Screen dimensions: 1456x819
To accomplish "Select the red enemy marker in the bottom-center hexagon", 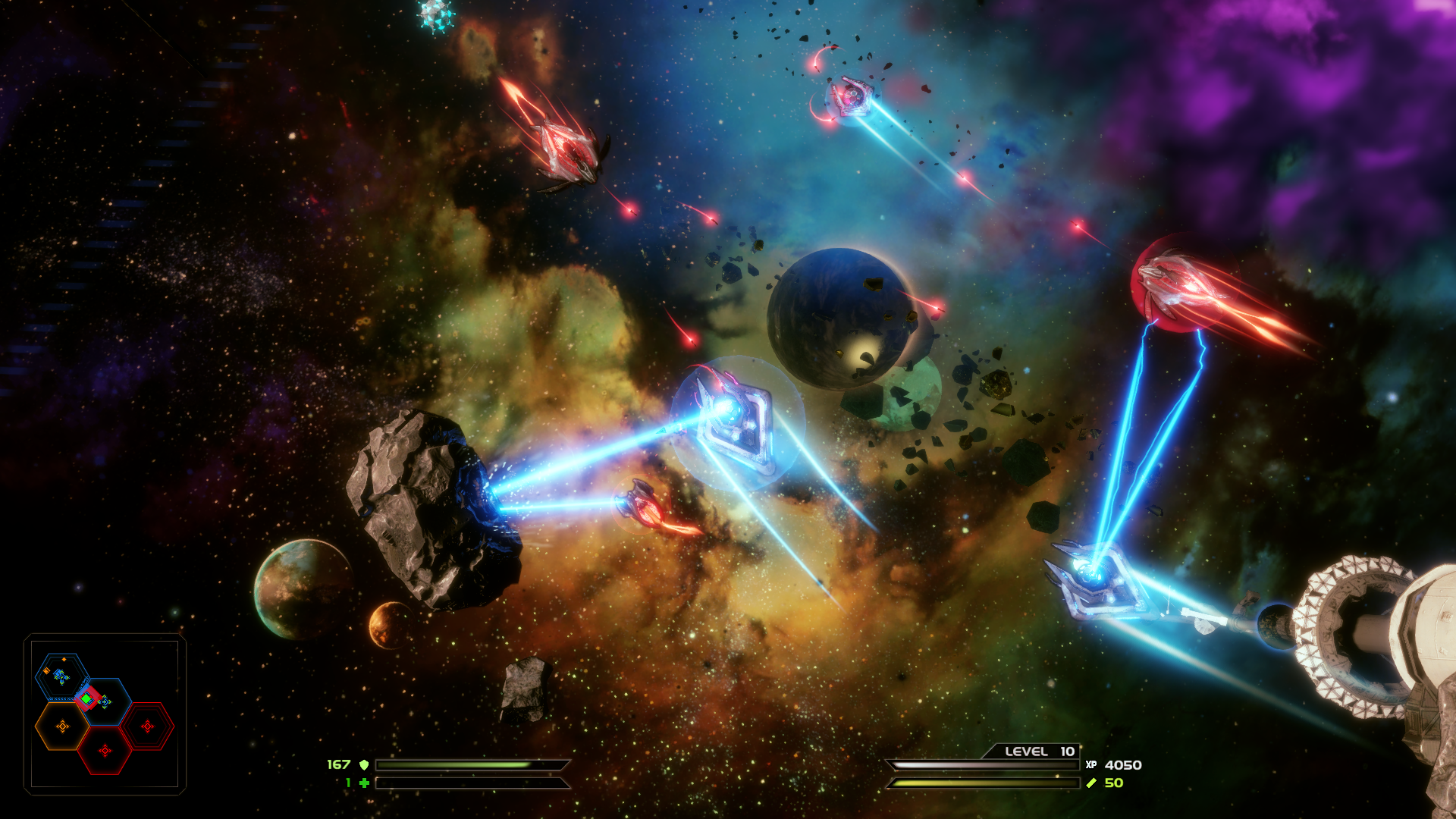I will click(105, 749).
